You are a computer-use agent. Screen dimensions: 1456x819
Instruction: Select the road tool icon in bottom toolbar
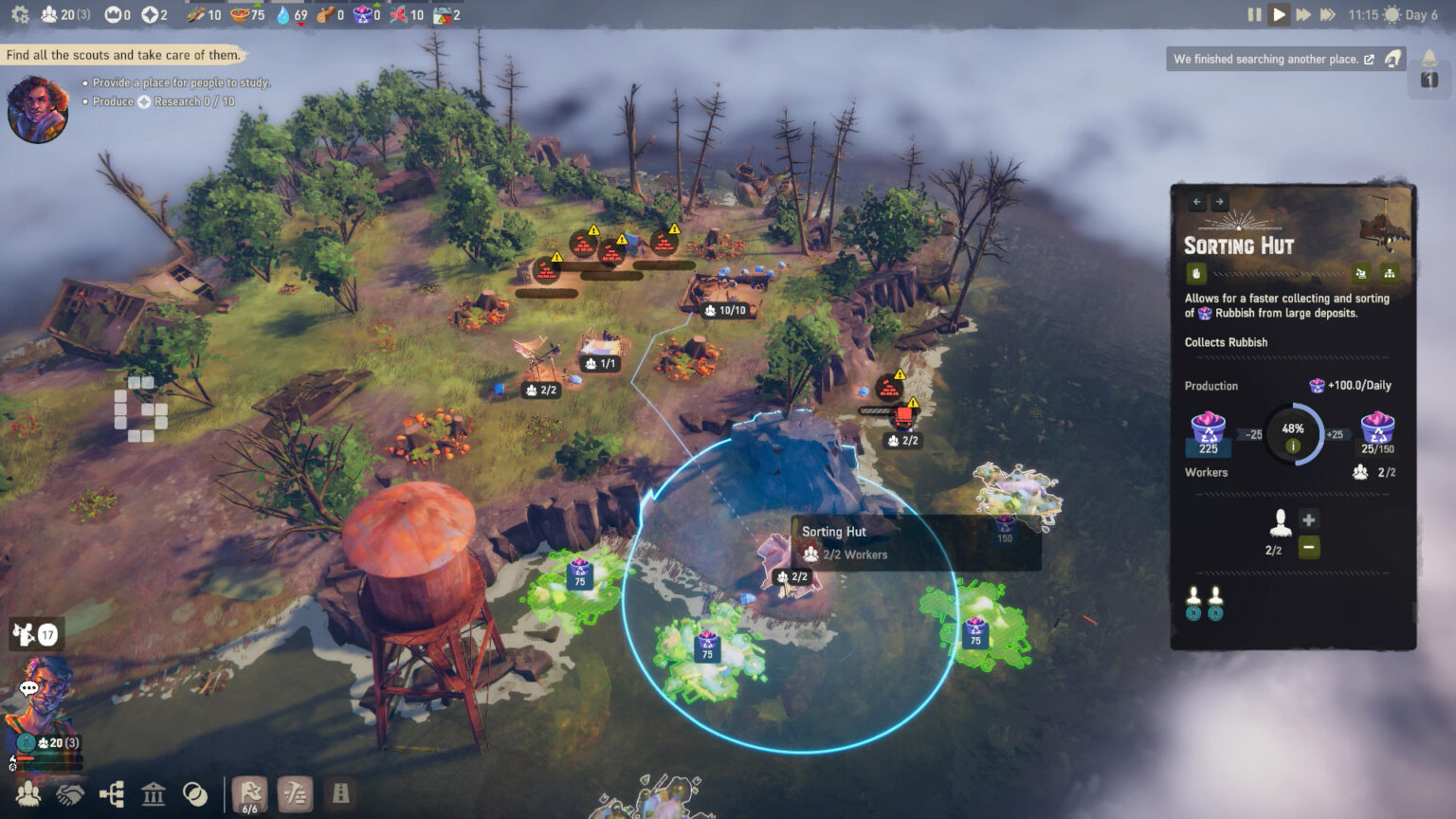[338, 794]
